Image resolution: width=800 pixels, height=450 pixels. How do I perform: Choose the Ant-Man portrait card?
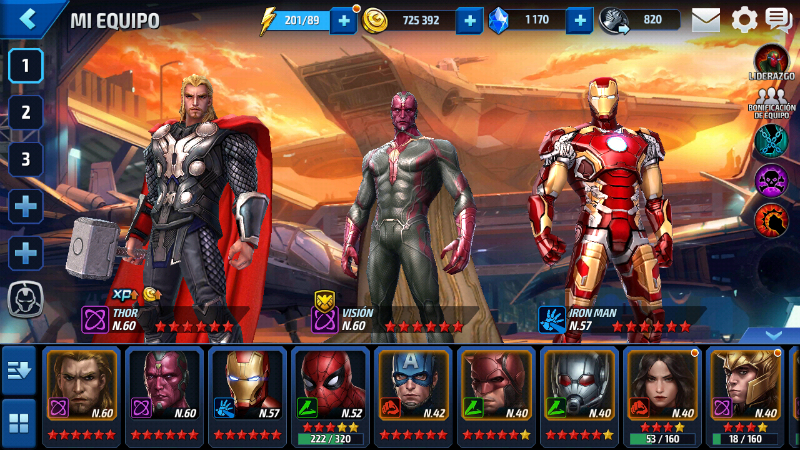tap(579, 395)
